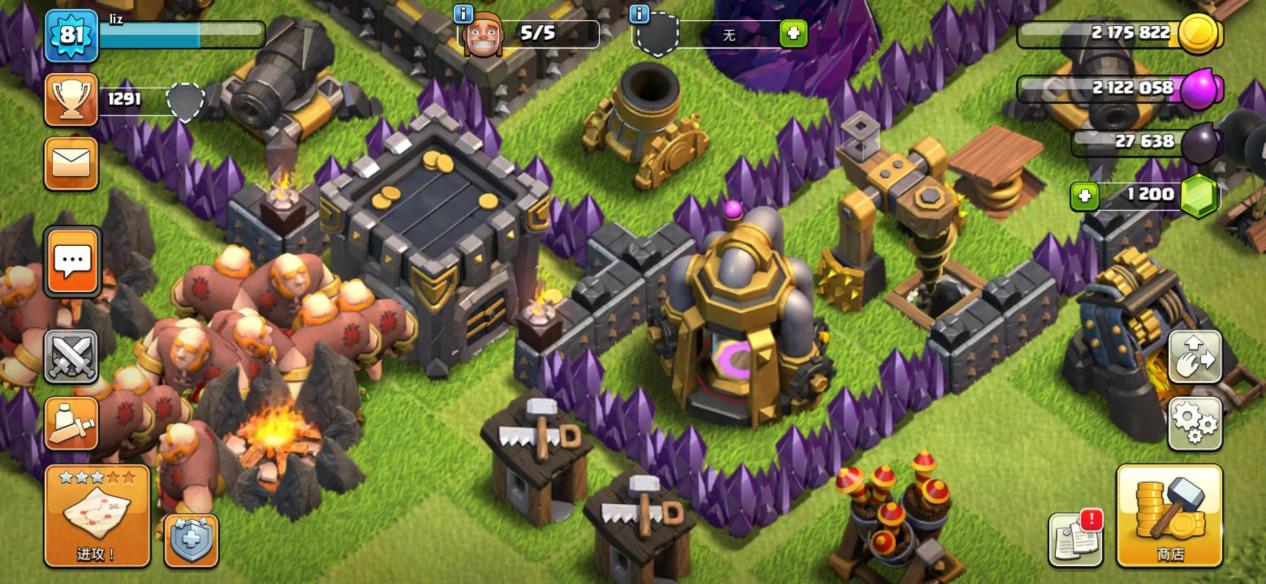This screenshot has width=1266, height=584.
Task: Show builder info via the blue i icon
Action: pos(463,14)
